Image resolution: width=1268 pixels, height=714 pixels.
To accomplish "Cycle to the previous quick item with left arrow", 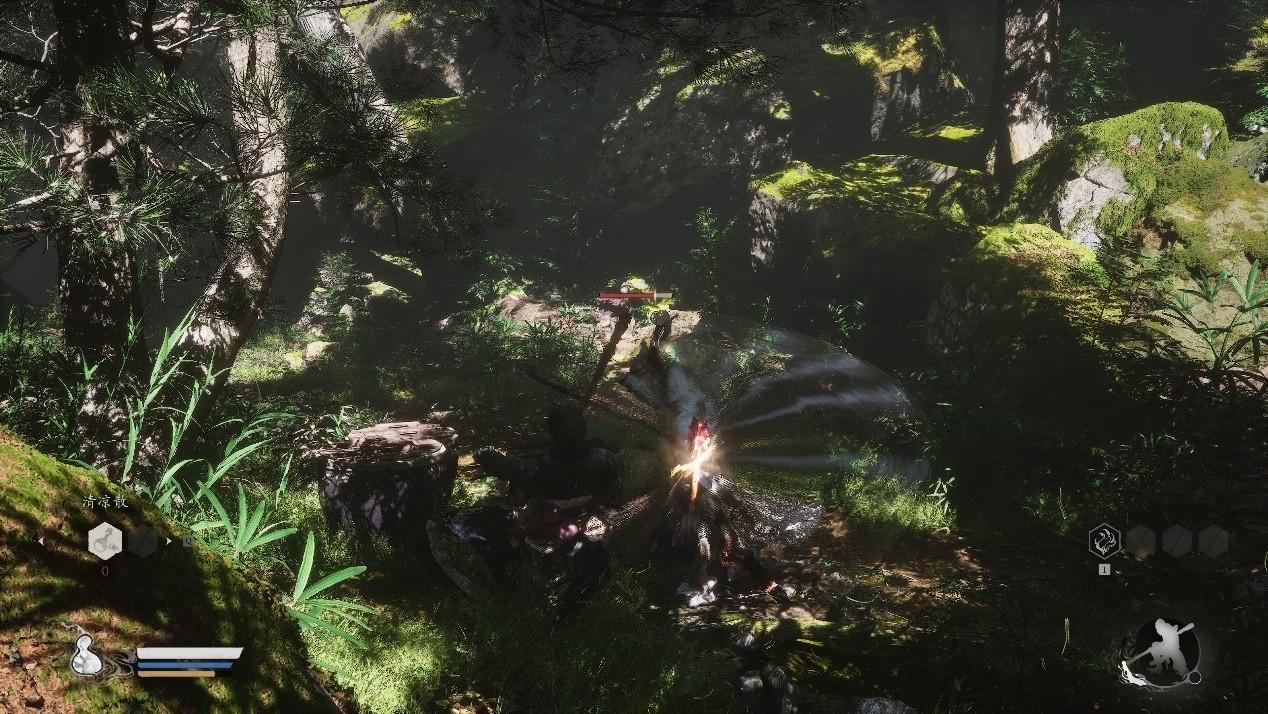I will [x=41, y=541].
